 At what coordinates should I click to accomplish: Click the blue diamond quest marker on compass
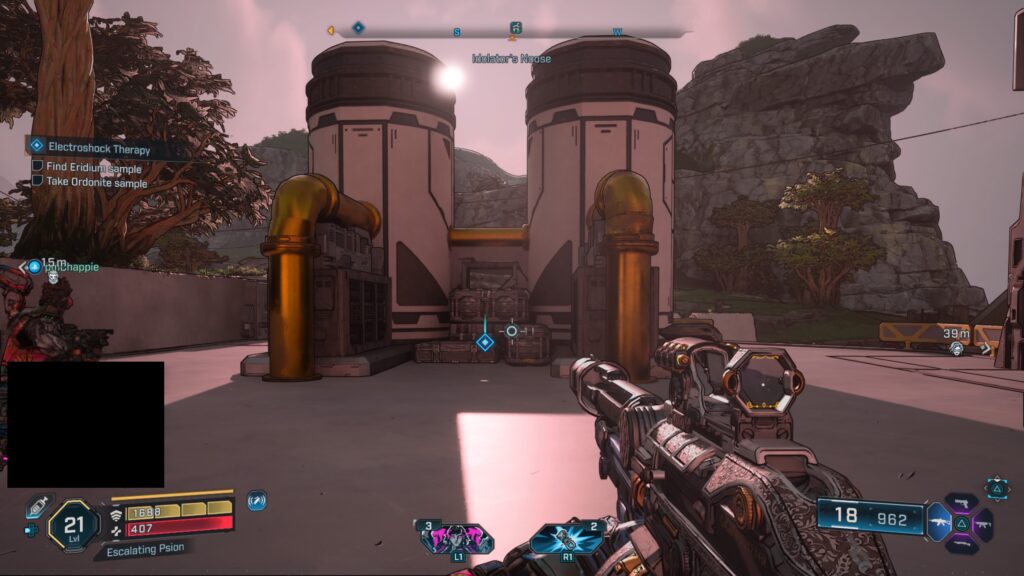coord(358,28)
